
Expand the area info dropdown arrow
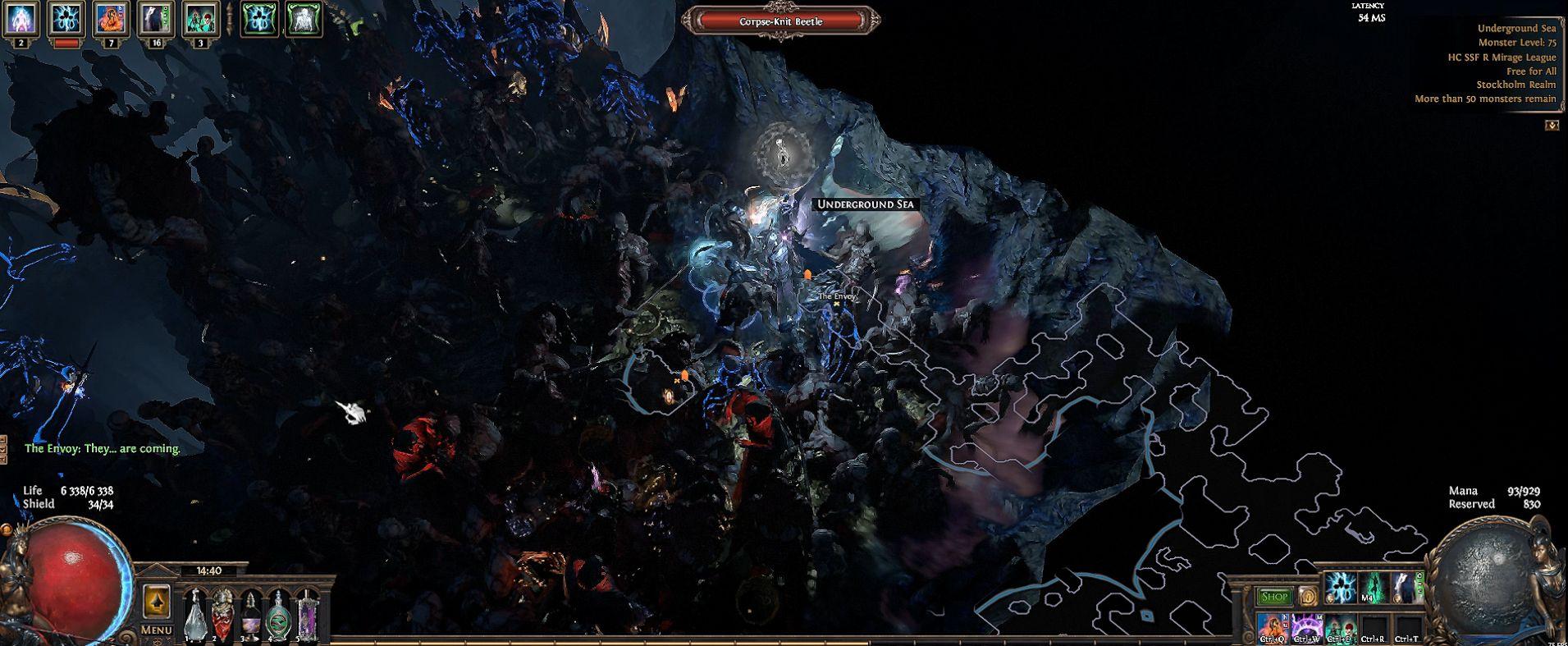click(x=1552, y=125)
